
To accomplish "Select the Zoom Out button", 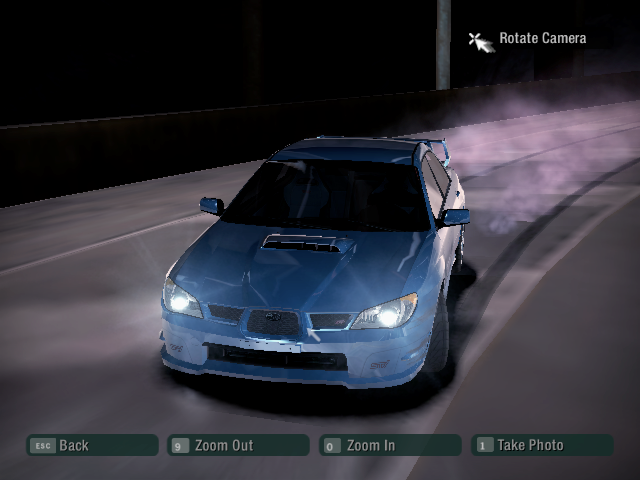I will click(x=238, y=446).
